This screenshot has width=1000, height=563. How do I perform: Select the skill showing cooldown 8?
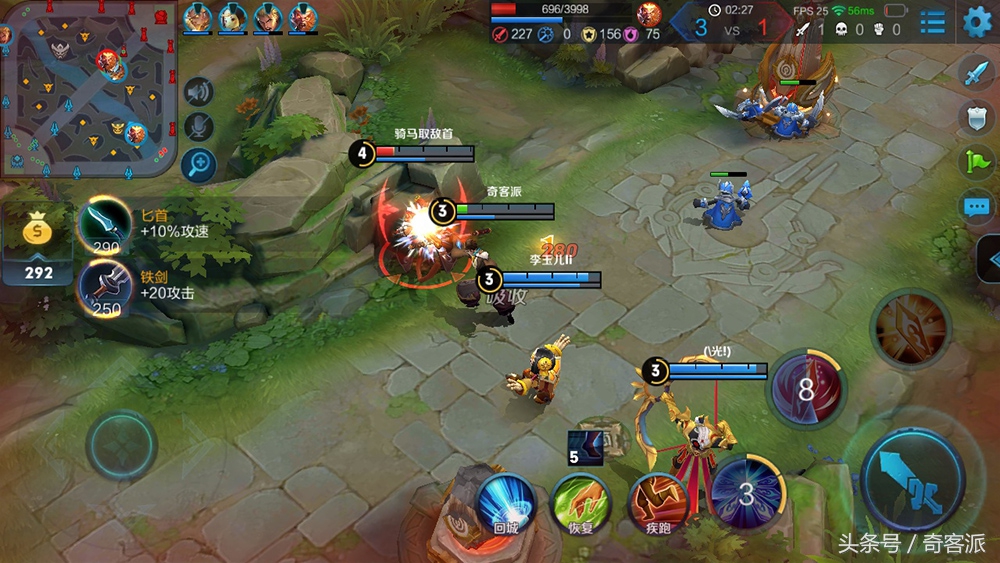(x=806, y=389)
